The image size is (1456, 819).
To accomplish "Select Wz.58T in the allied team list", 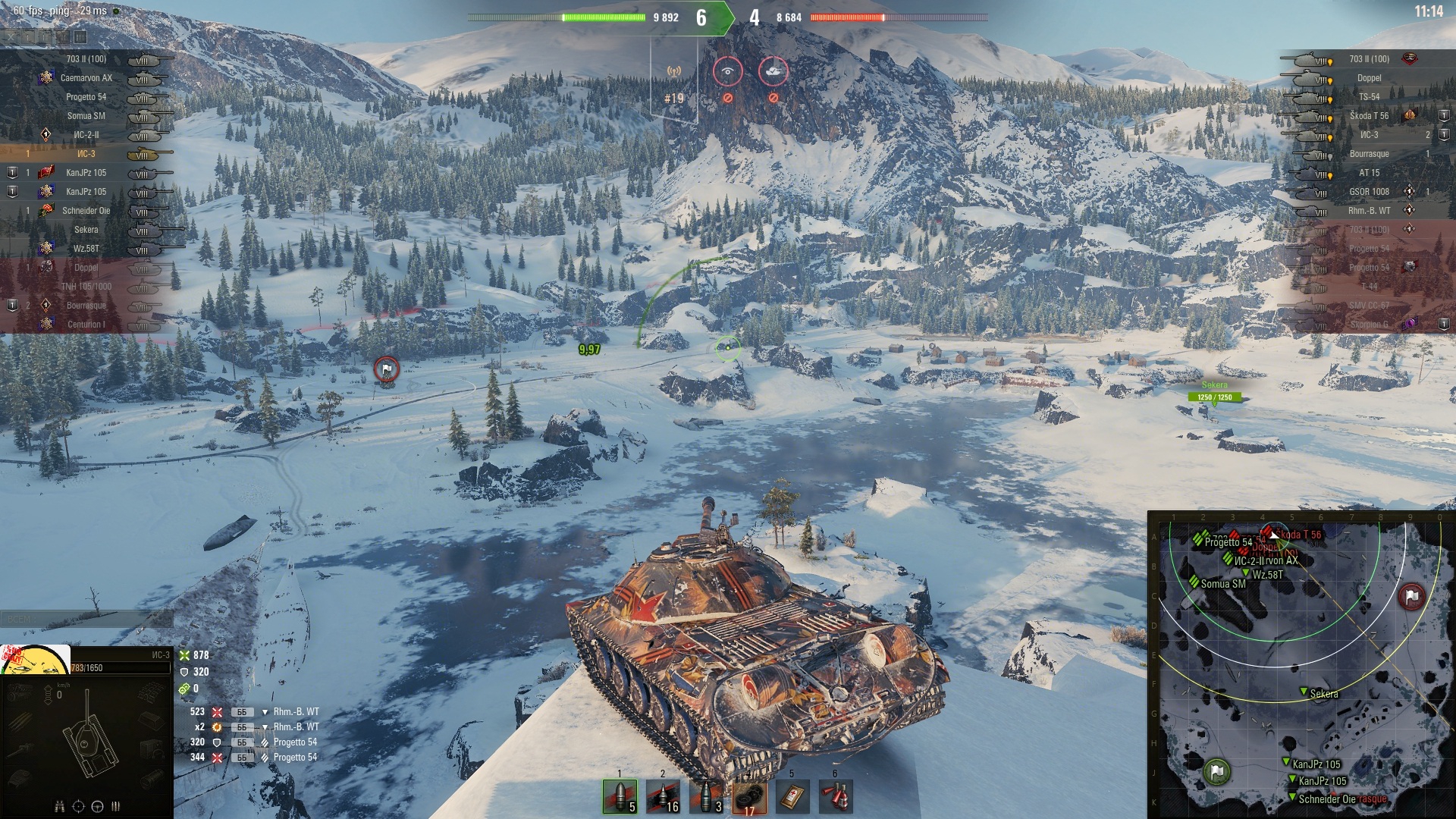I will 86,249.
